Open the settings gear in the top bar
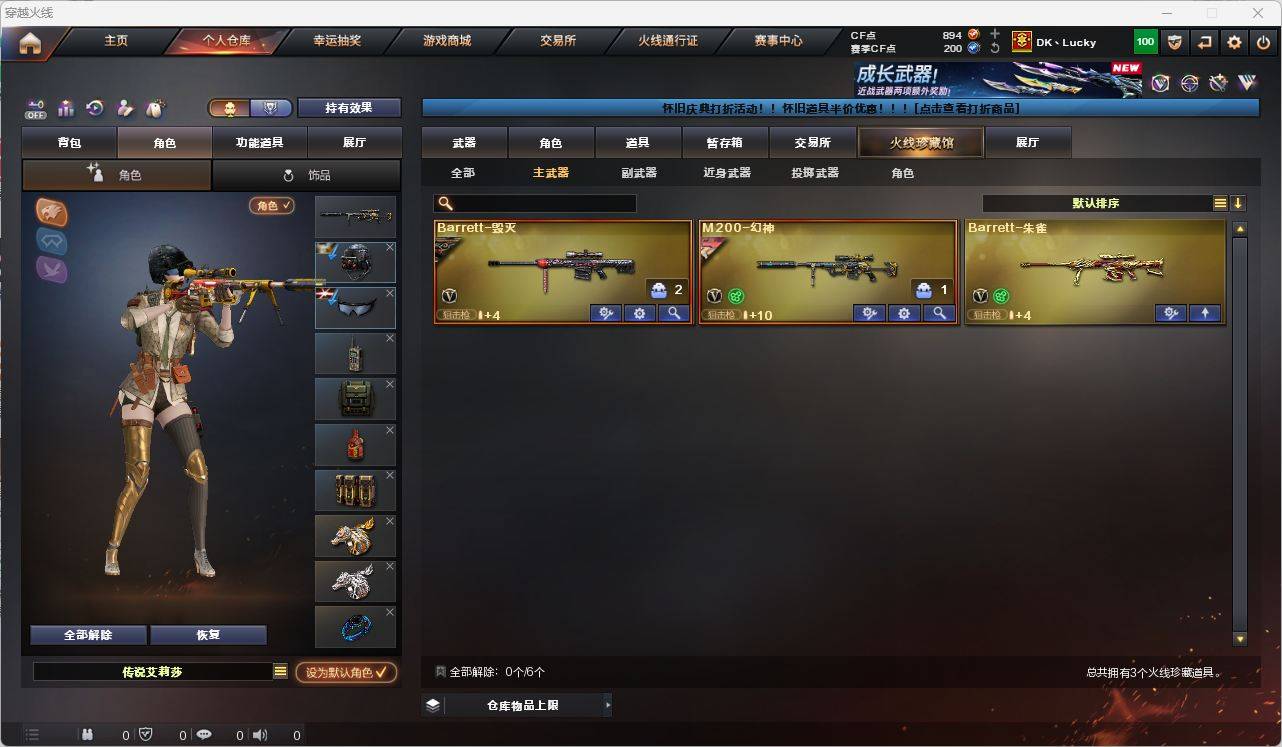 point(1233,41)
